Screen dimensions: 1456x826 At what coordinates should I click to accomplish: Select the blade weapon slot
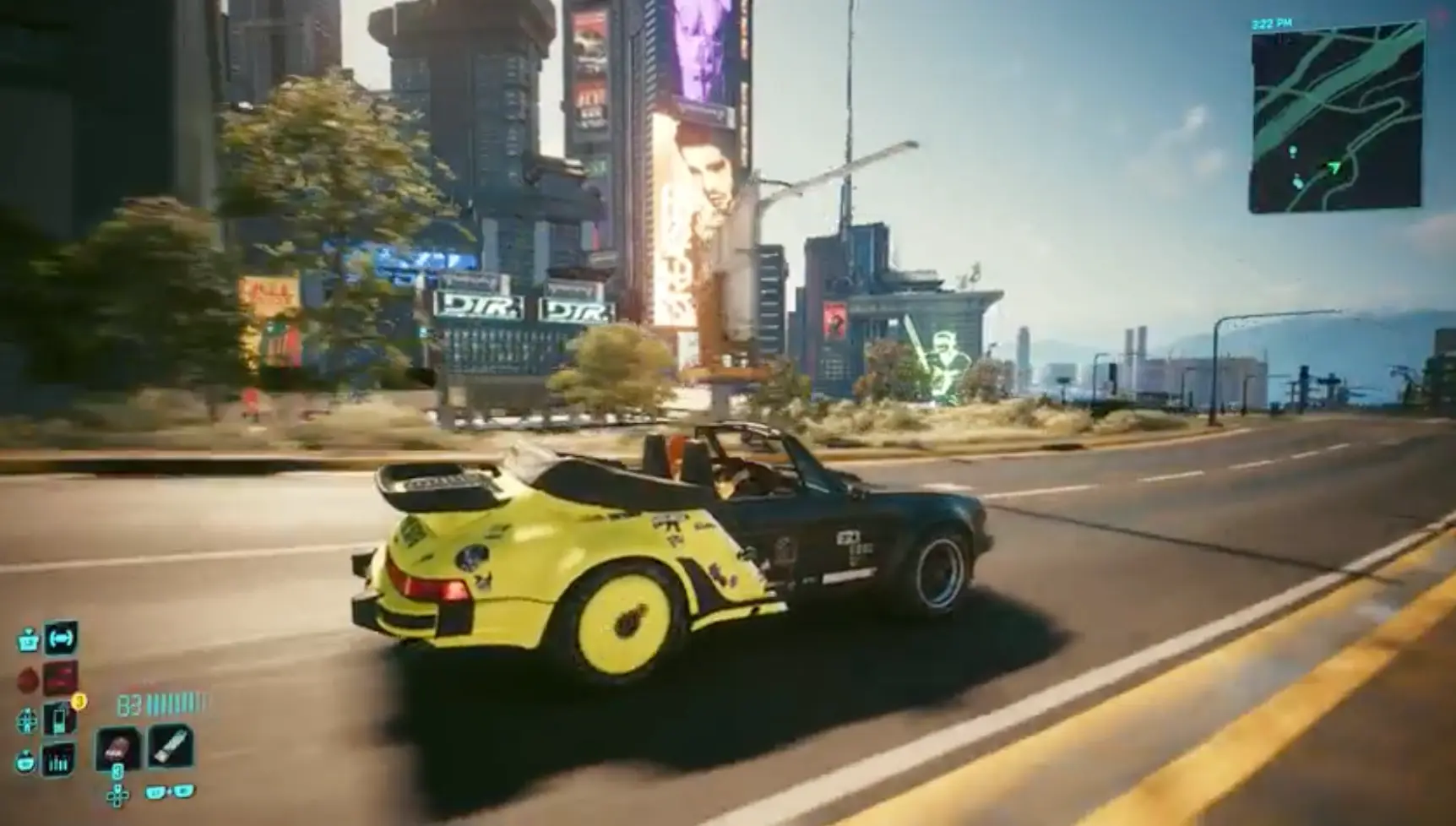[170, 747]
